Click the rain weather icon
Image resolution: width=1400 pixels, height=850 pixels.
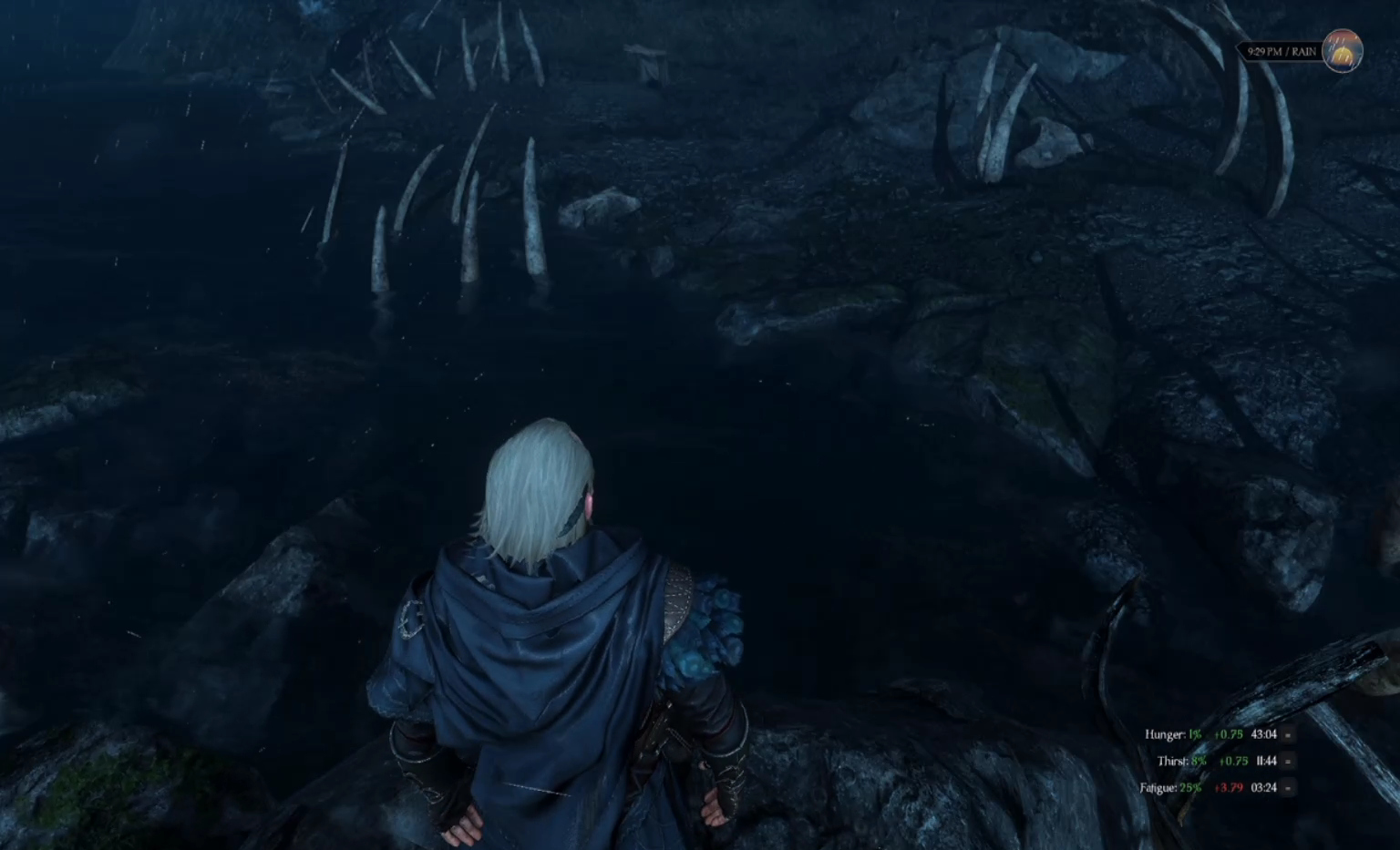pyautogui.click(x=1342, y=51)
